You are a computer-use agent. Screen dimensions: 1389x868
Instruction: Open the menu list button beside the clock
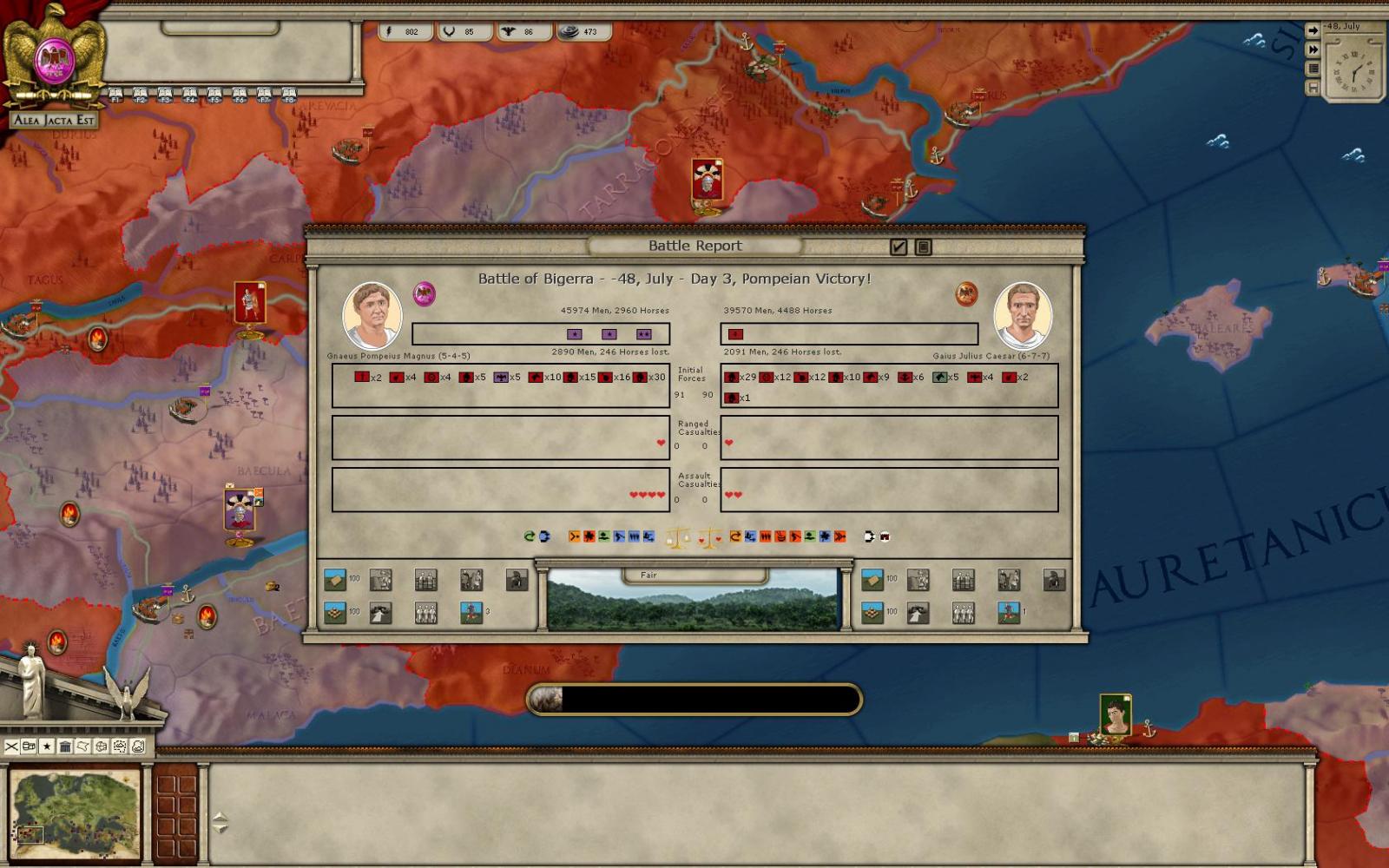1313,69
